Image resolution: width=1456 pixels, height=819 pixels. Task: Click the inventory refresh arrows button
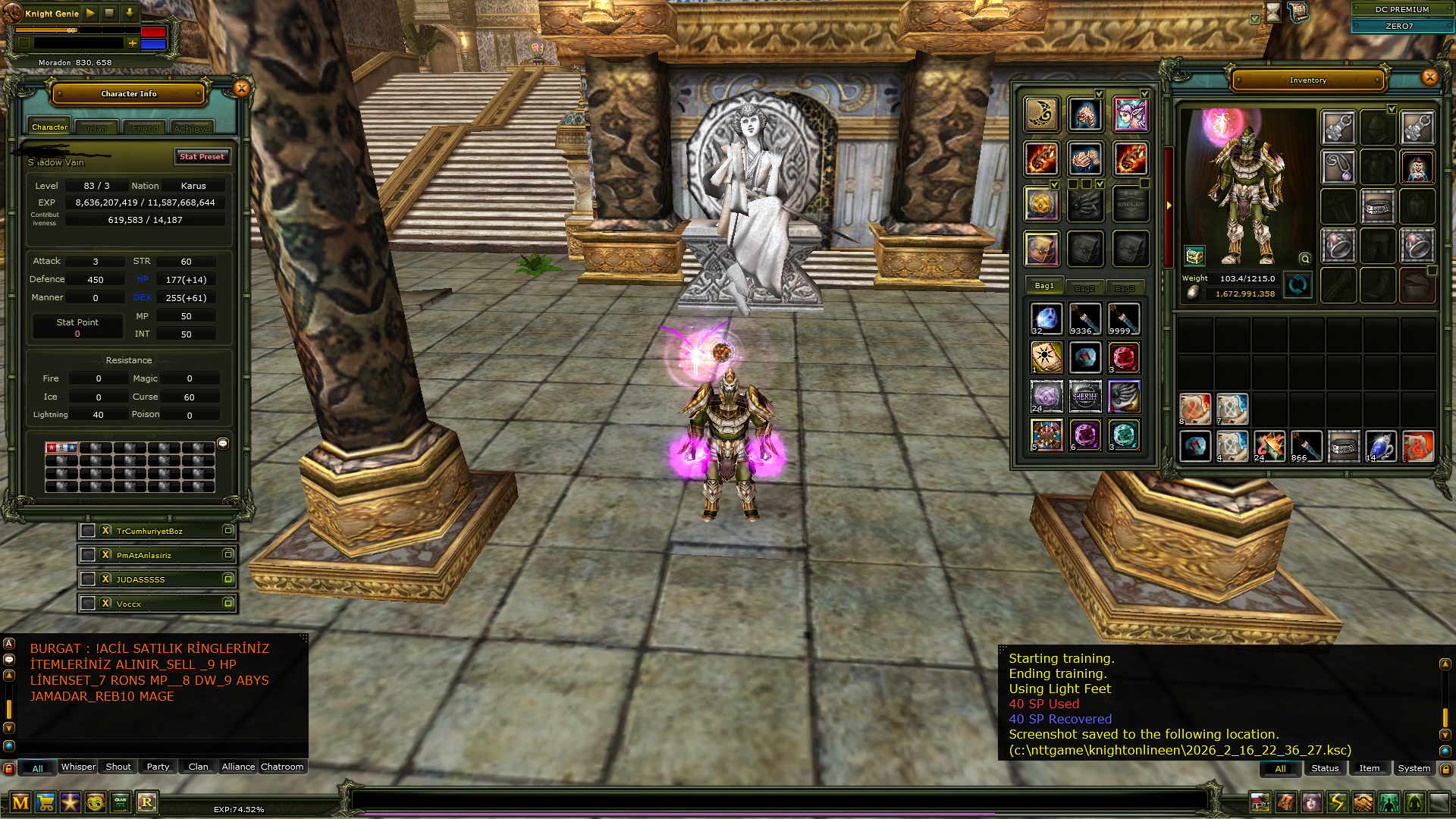tap(1298, 285)
